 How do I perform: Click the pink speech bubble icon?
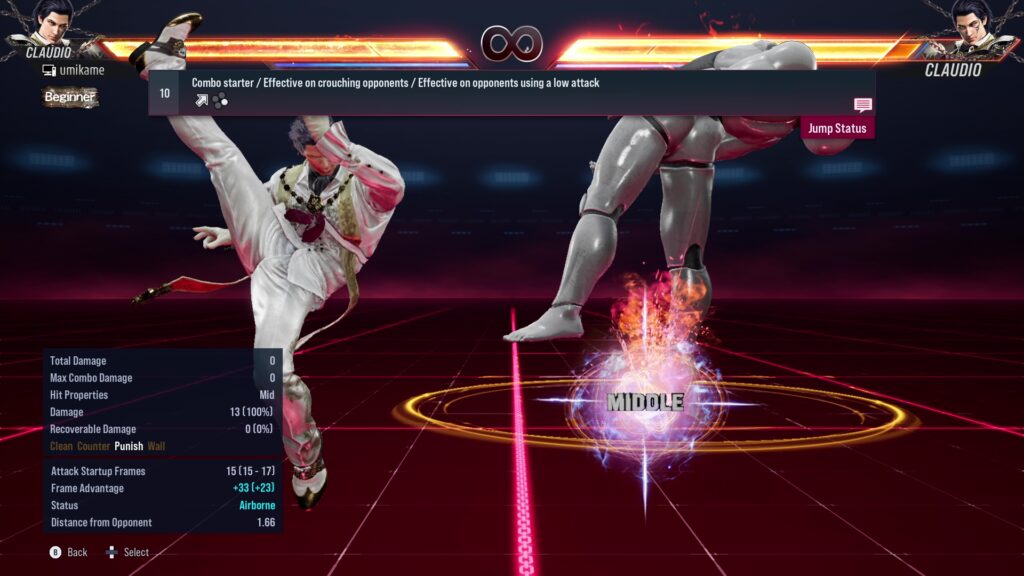pyautogui.click(x=862, y=105)
